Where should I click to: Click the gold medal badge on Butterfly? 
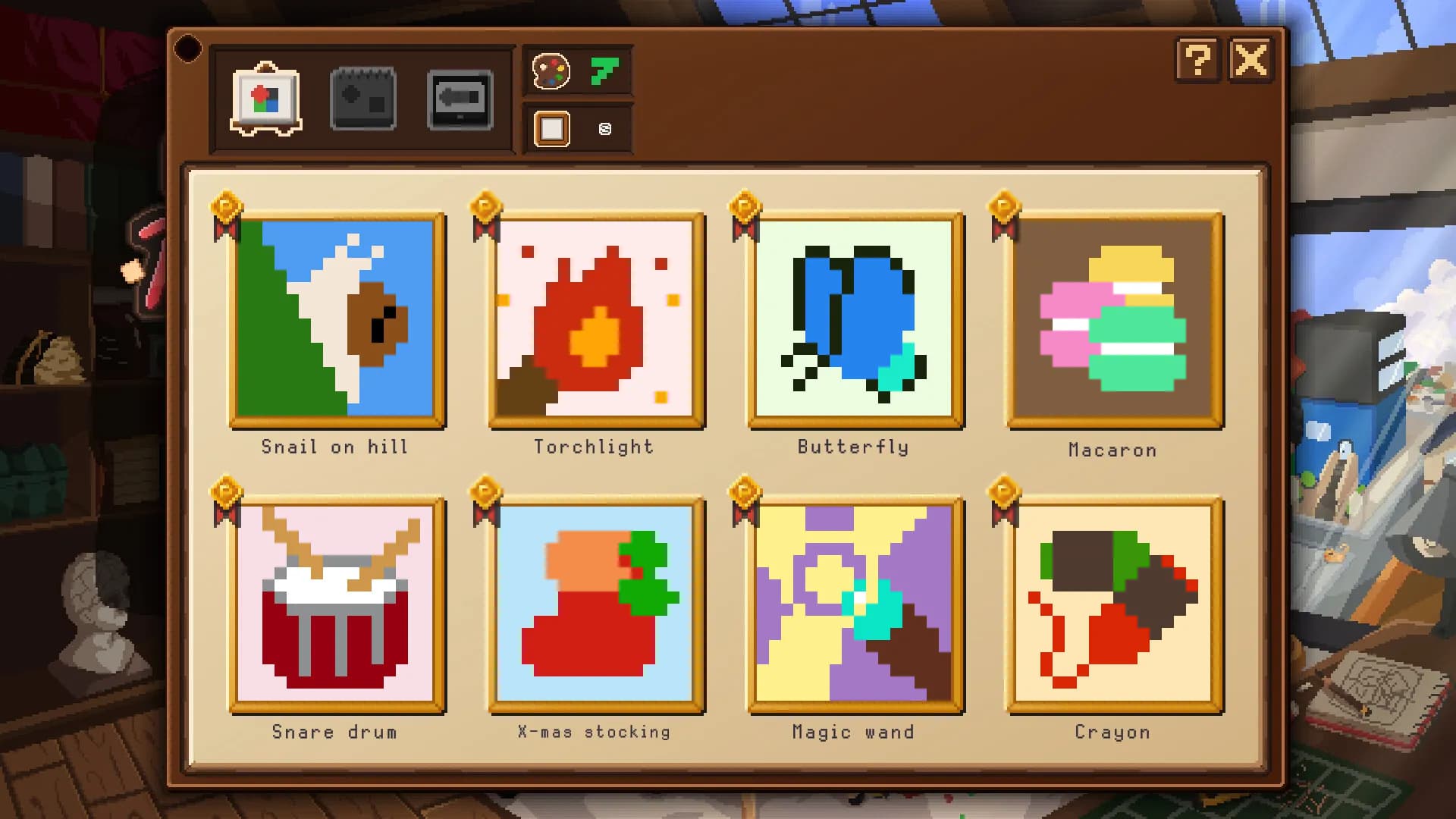click(744, 203)
